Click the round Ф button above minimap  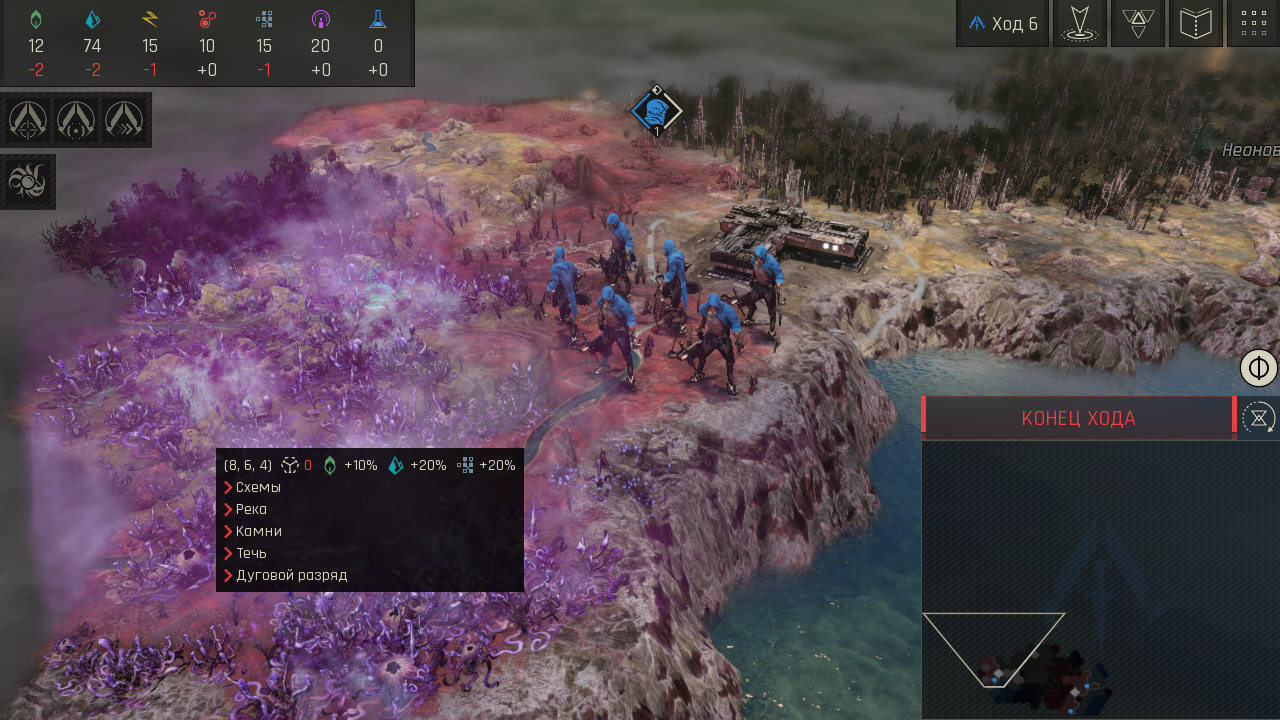1259,368
